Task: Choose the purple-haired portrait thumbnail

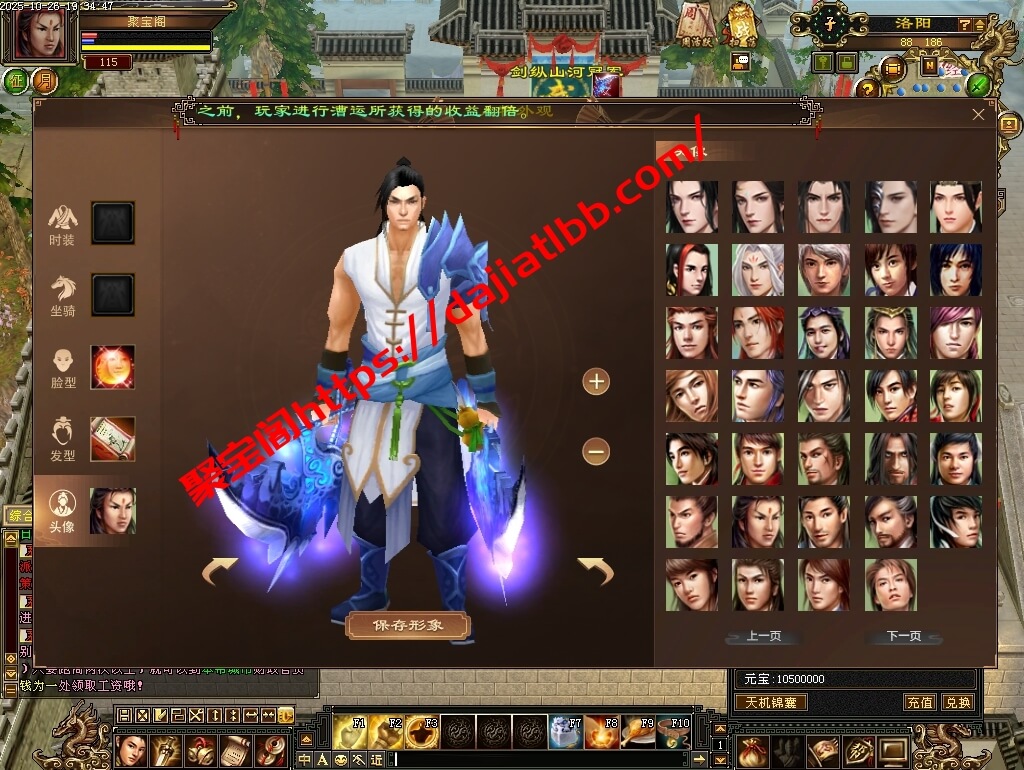Action: tap(955, 333)
